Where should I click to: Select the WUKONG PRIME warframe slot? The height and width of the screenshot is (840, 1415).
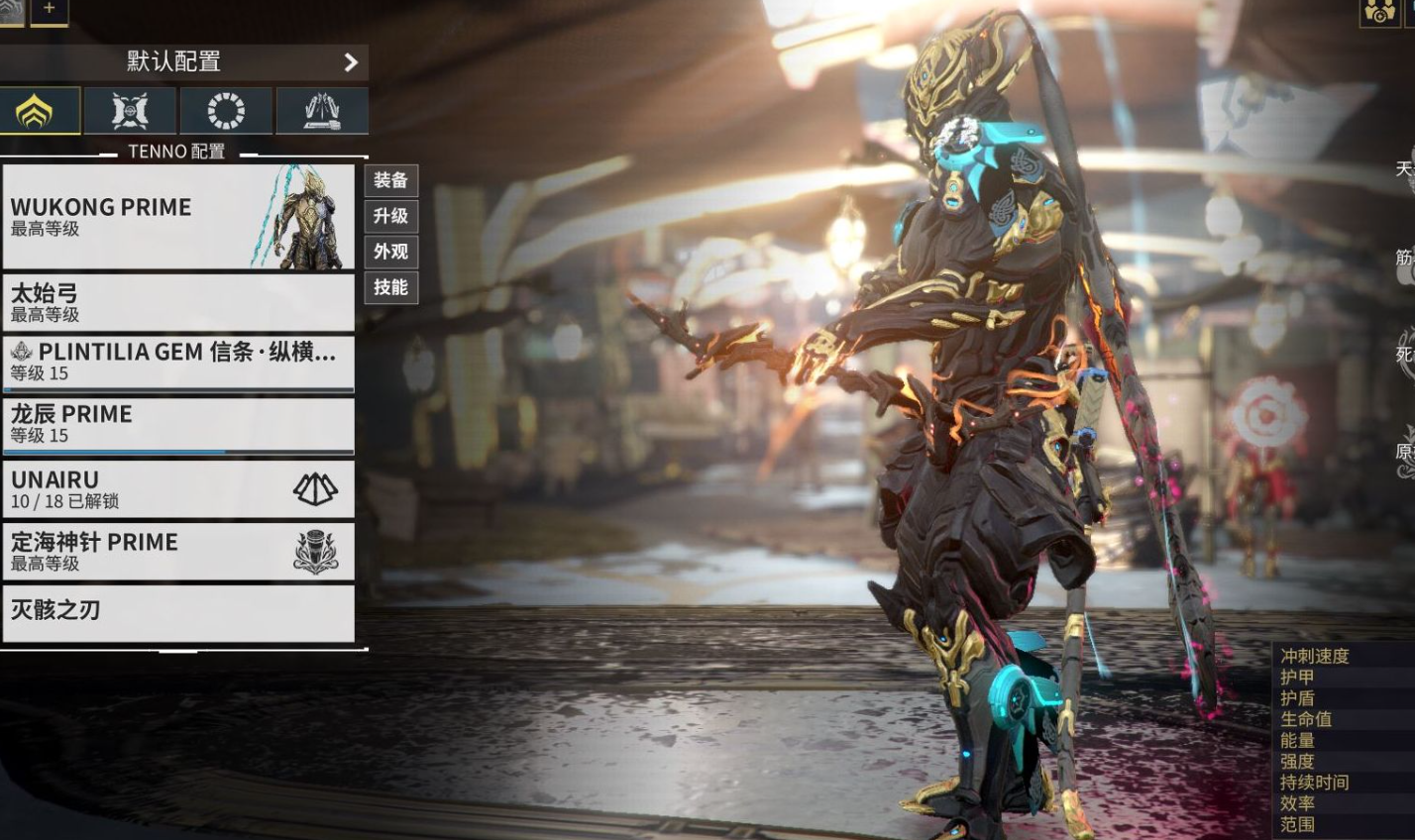tap(178, 216)
